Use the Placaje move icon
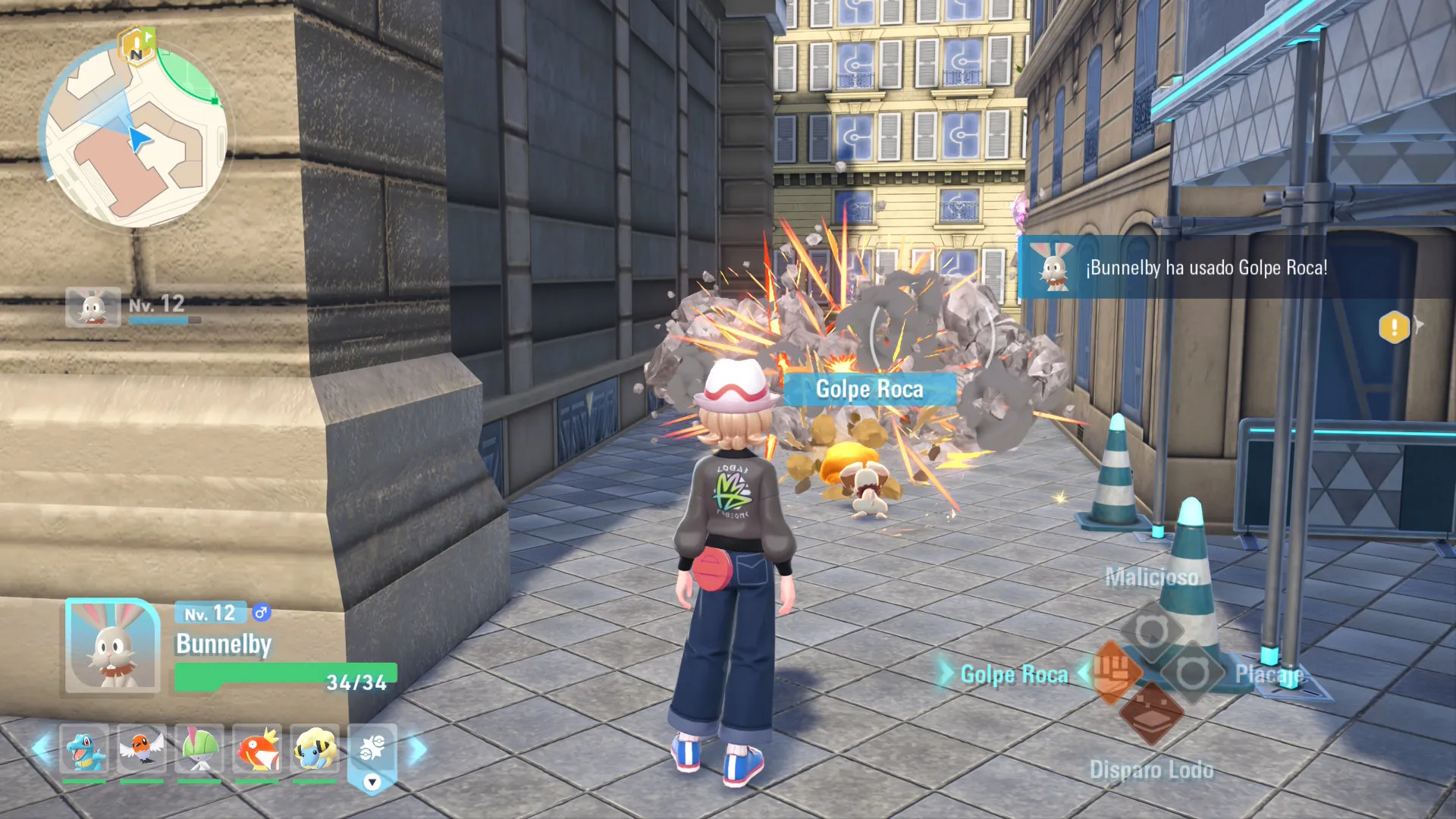This screenshot has width=1456, height=819. [x=1192, y=672]
